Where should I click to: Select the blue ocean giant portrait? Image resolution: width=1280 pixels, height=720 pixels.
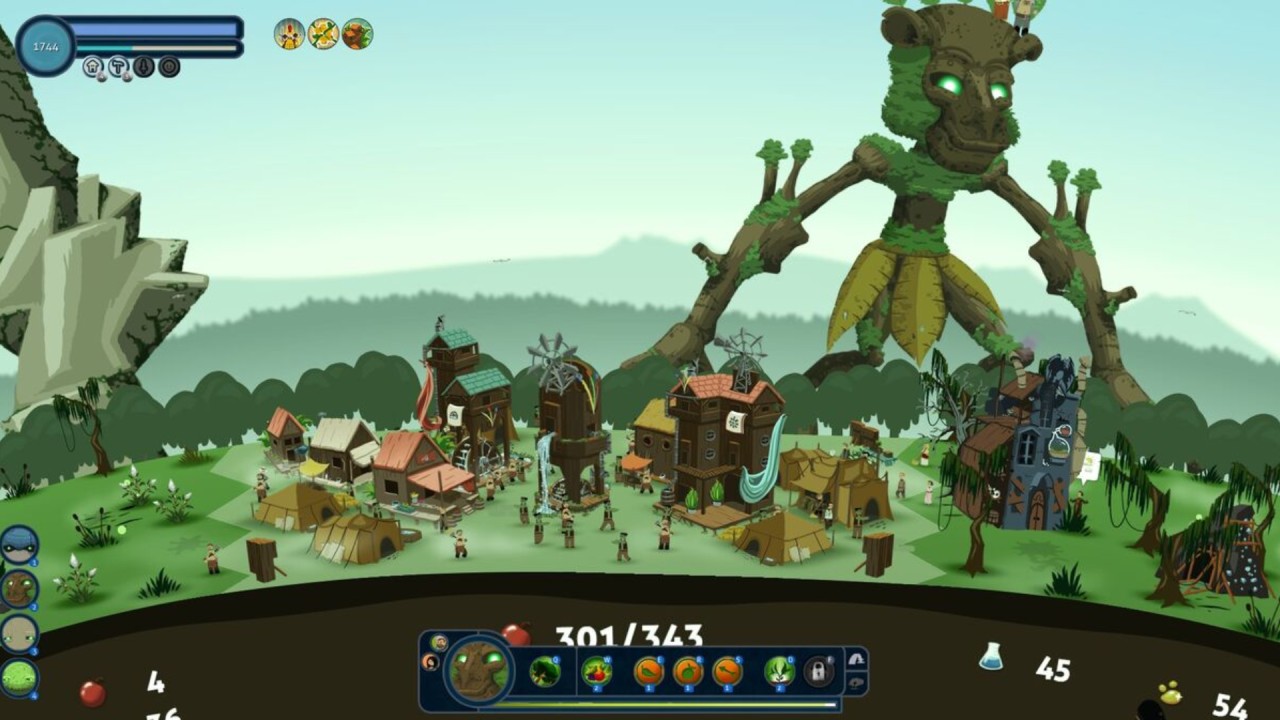tap(19, 546)
